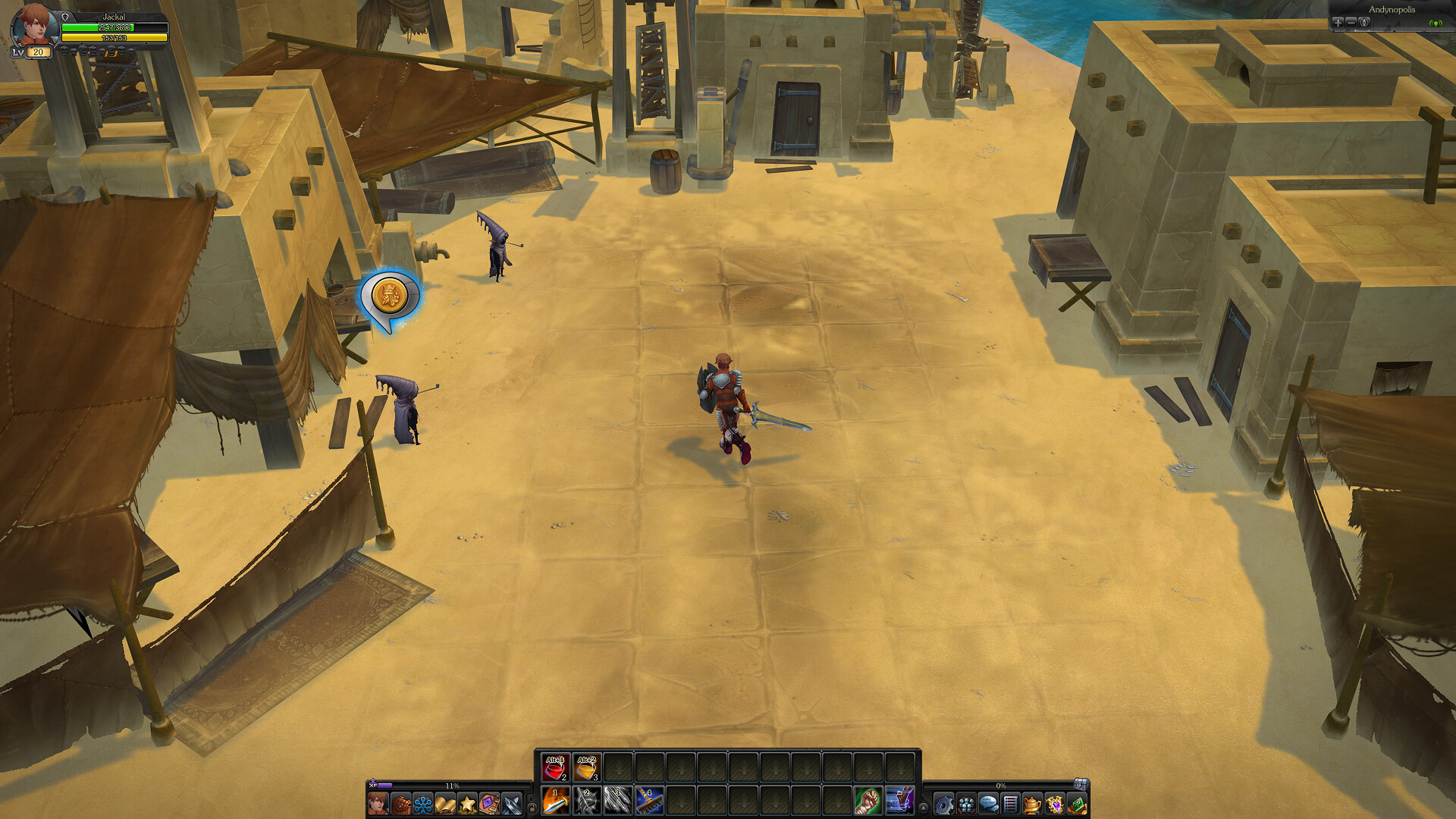
Task: Open the blue snowflake talent menu
Action: 422,803
